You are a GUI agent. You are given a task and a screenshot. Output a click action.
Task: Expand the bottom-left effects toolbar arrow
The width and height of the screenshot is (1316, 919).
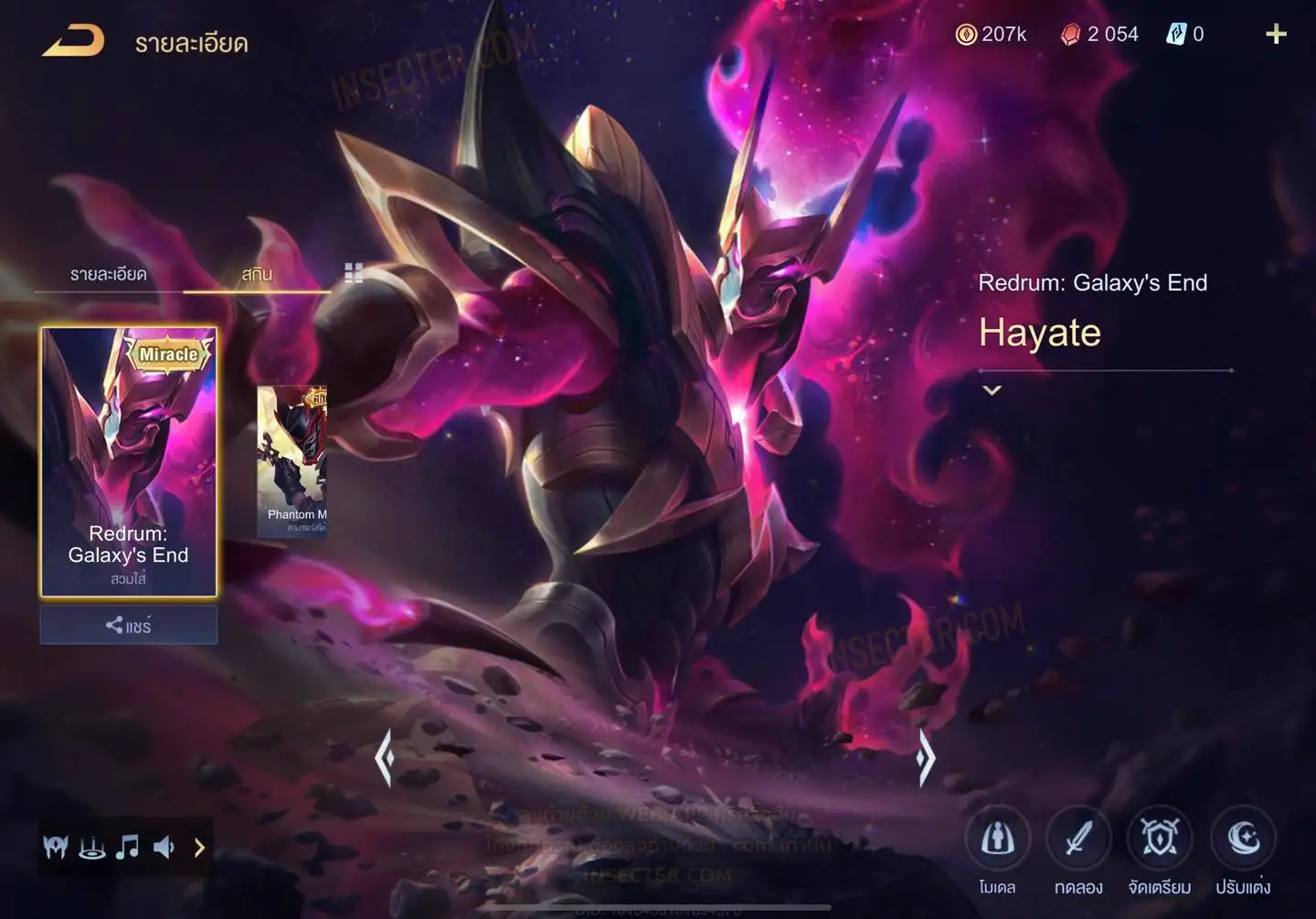(x=199, y=848)
